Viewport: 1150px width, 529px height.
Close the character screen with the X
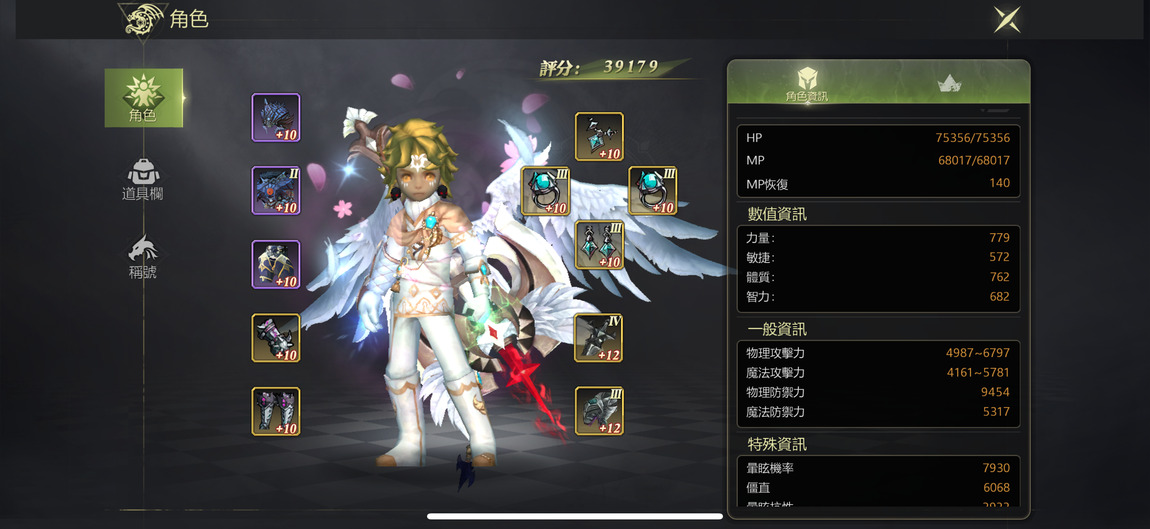click(x=1006, y=19)
